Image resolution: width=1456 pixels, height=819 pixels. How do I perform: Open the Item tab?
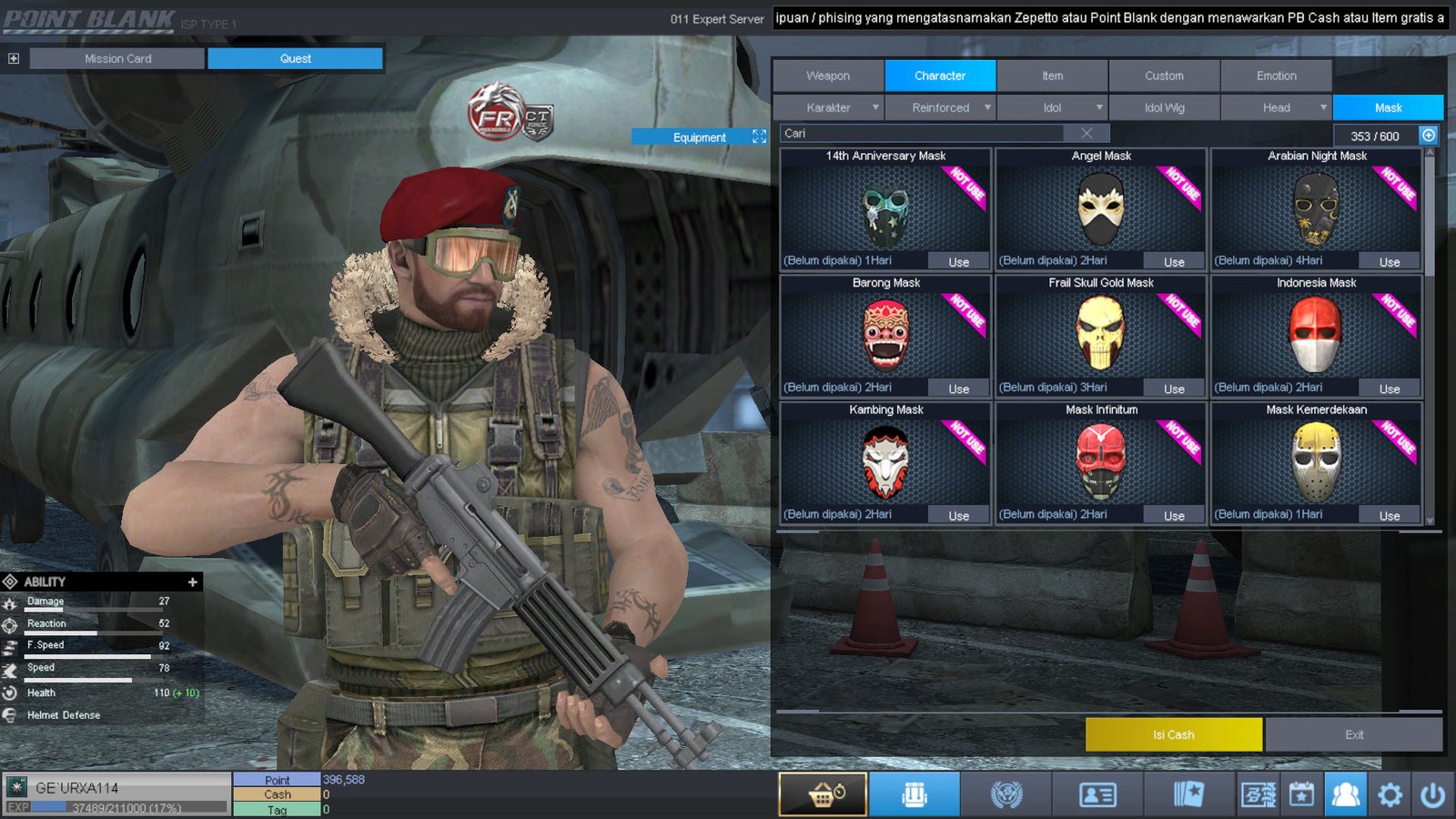pyautogui.click(x=1052, y=76)
